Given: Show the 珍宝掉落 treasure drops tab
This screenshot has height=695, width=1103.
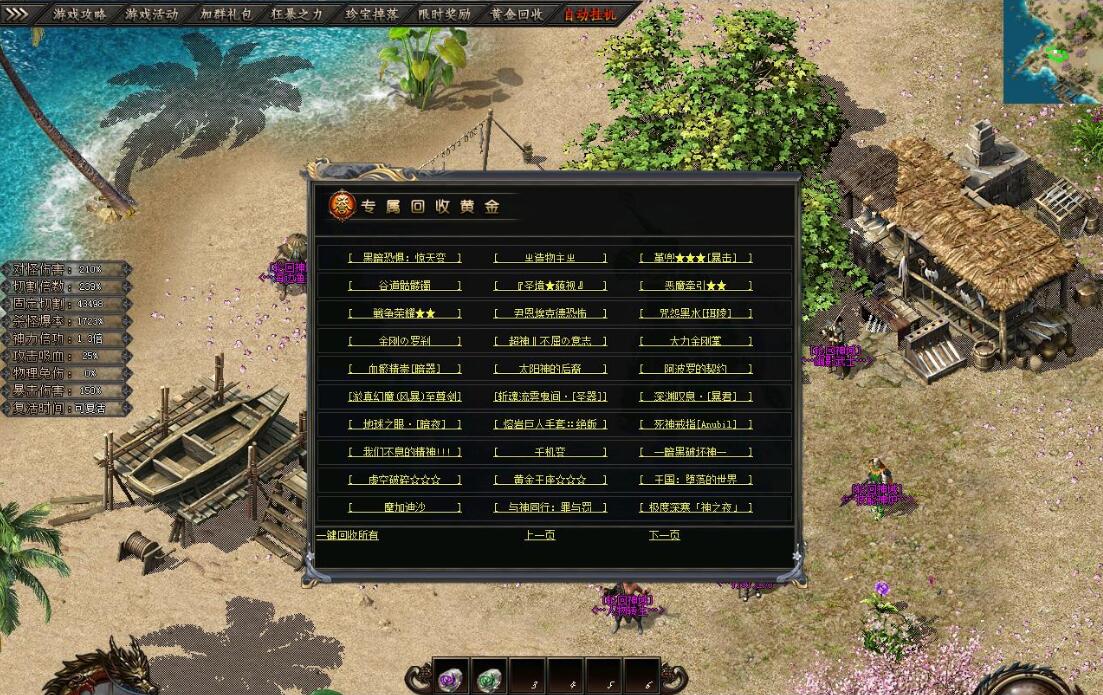Looking at the screenshot, I should (372, 14).
